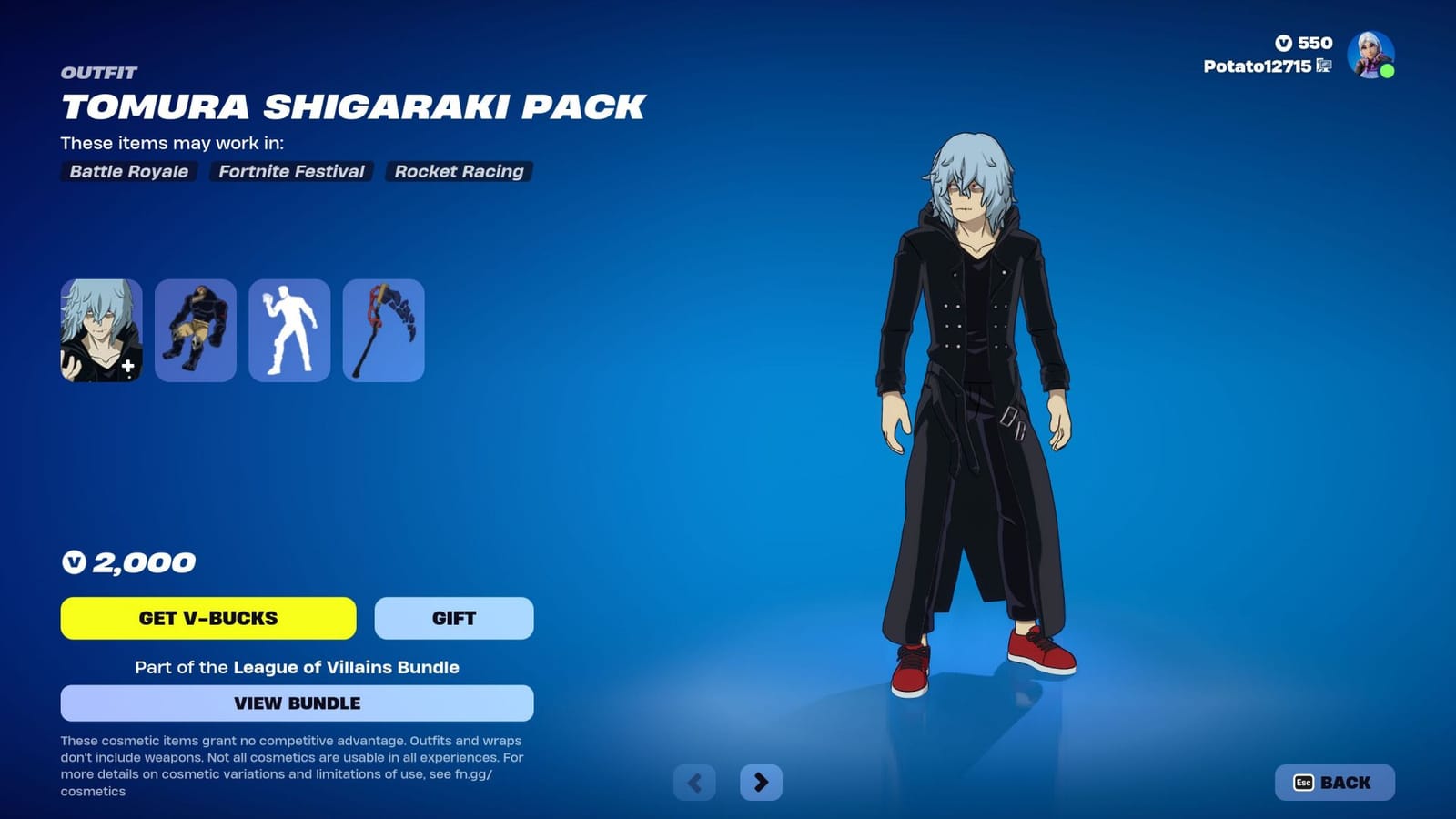1456x819 pixels.
Task: Select the Battle Royale mode tag
Action: (127, 171)
